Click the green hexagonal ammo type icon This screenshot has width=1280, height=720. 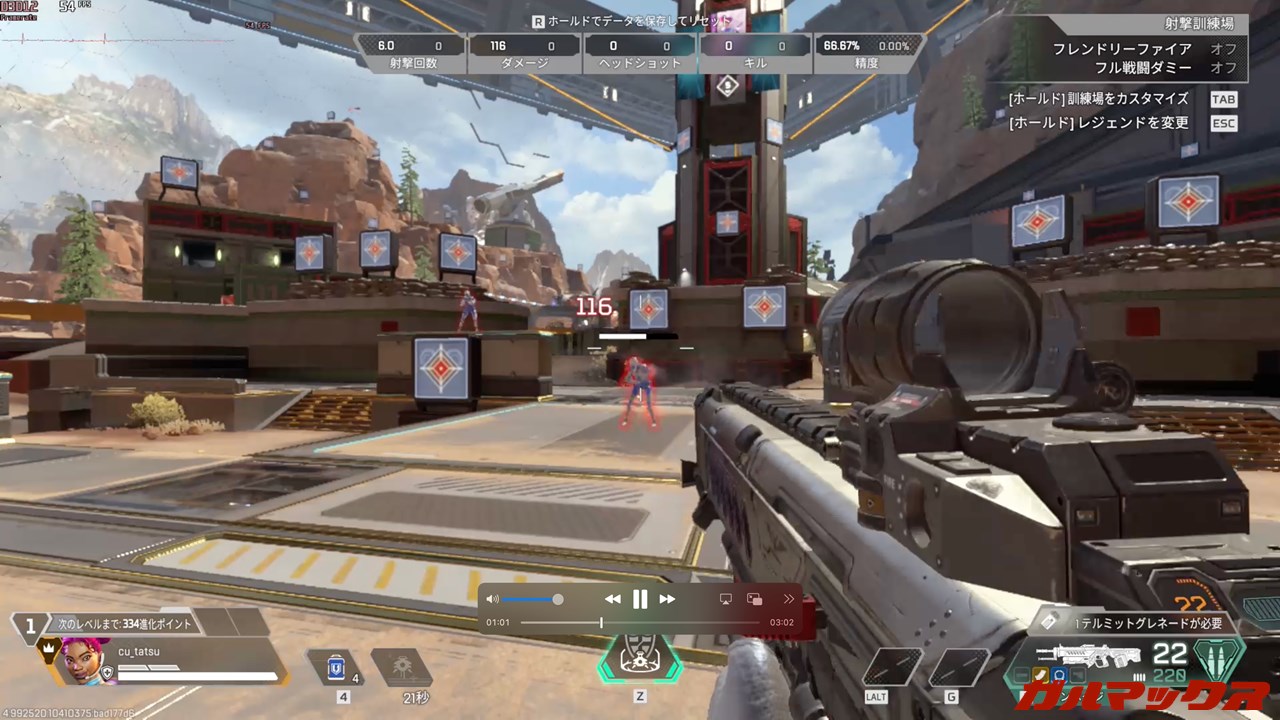click(1219, 660)
